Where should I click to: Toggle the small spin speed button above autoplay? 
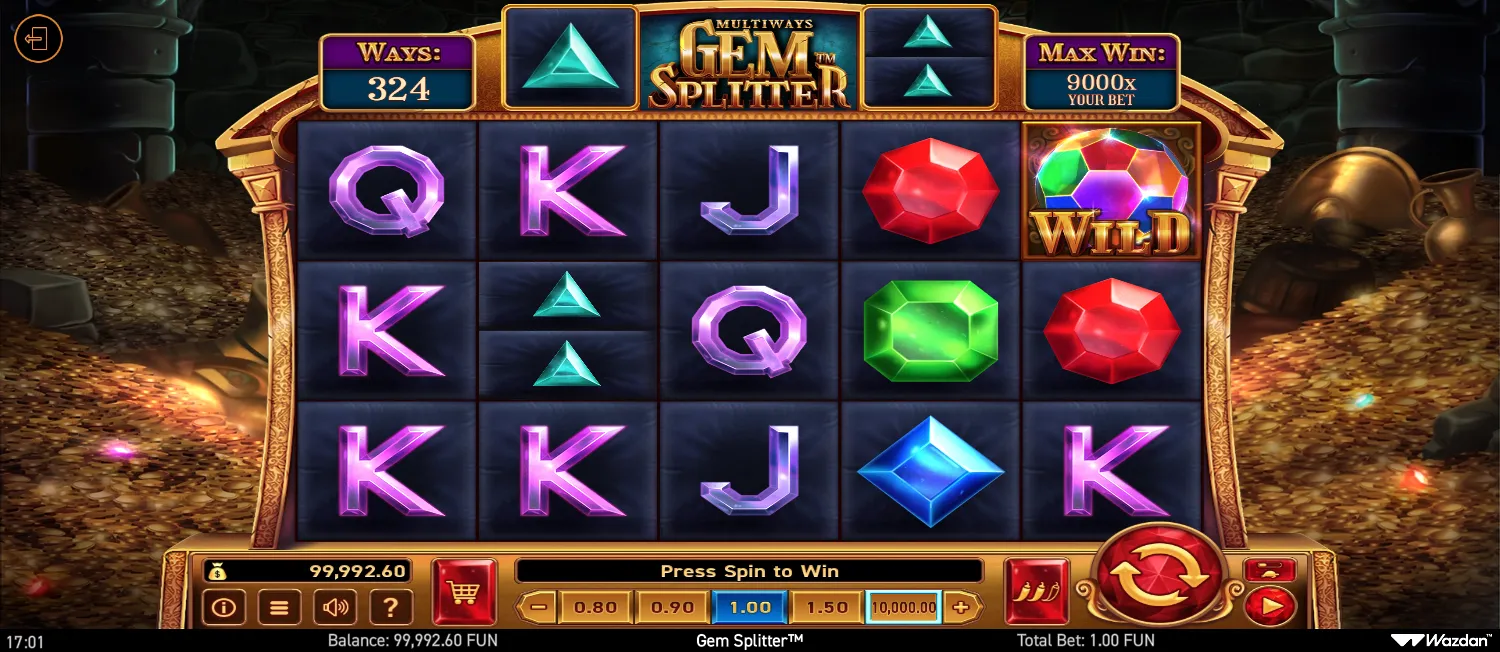pos(1270,570)
